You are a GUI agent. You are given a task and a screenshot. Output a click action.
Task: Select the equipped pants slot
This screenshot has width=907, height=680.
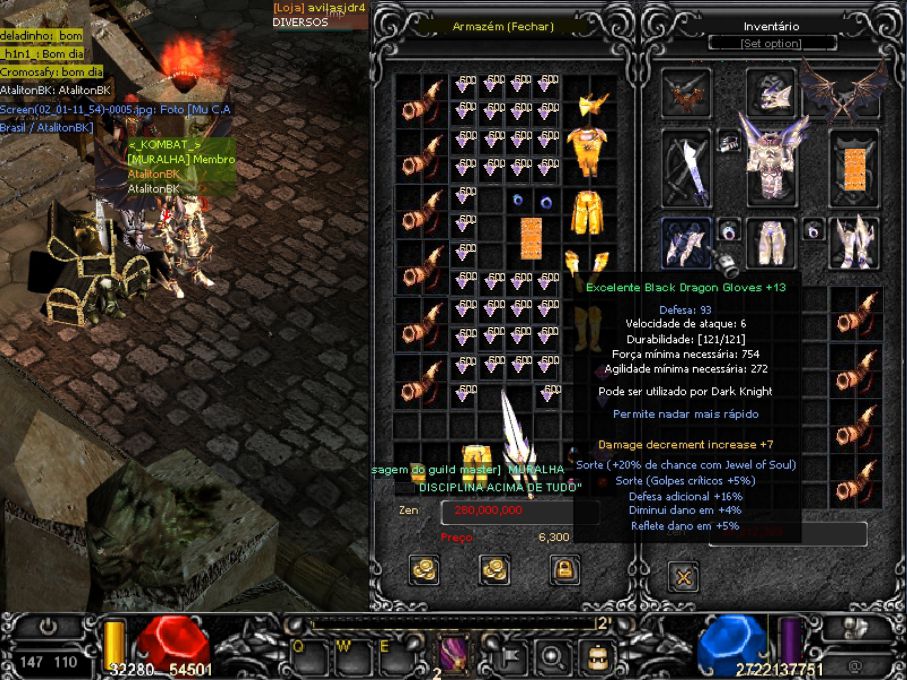[770, 243]
